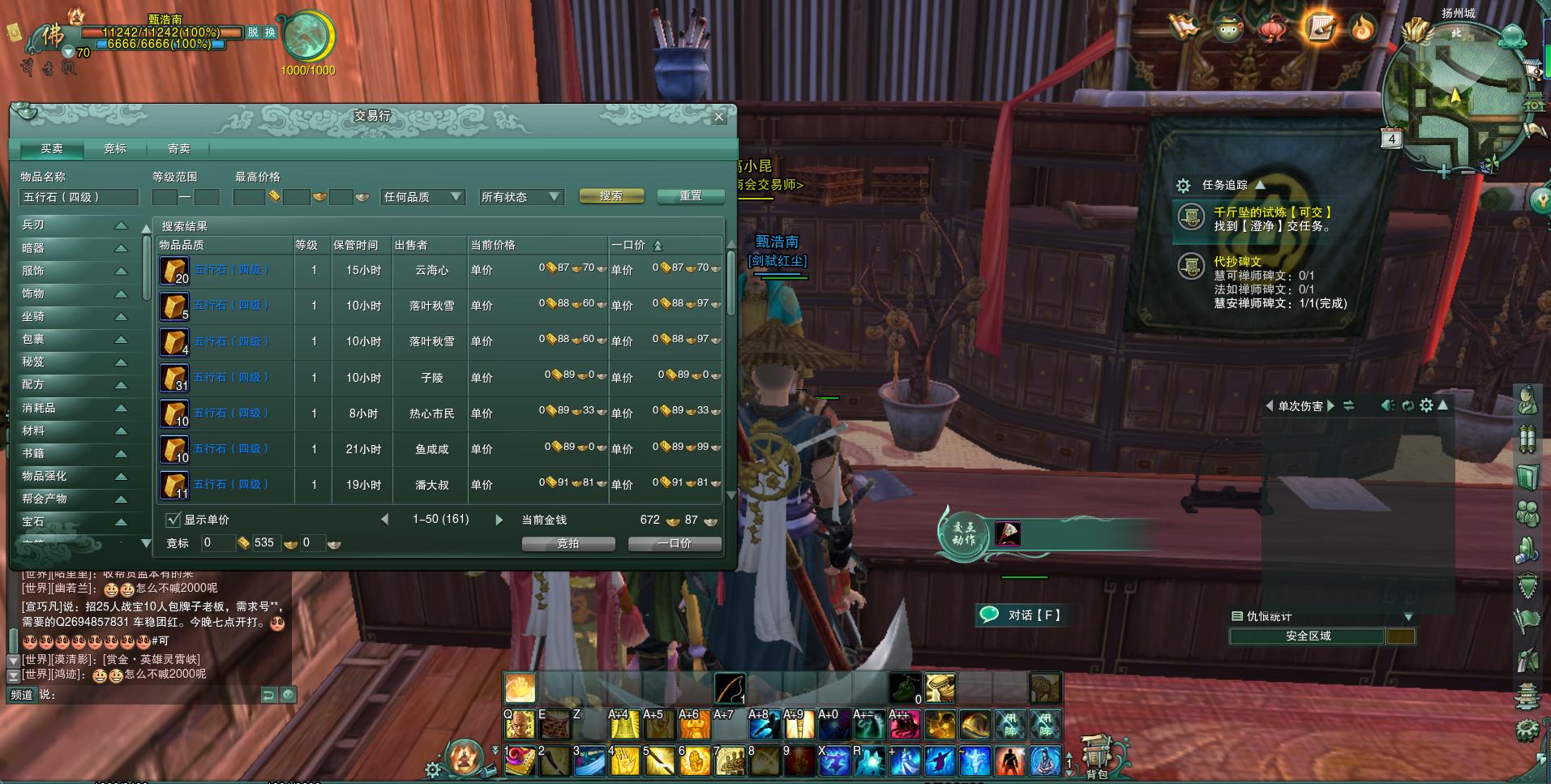Place a bid with 竞拍 button
This screenshot has width=1551, height=784.
pyautogui.click(x=568, y=544)
